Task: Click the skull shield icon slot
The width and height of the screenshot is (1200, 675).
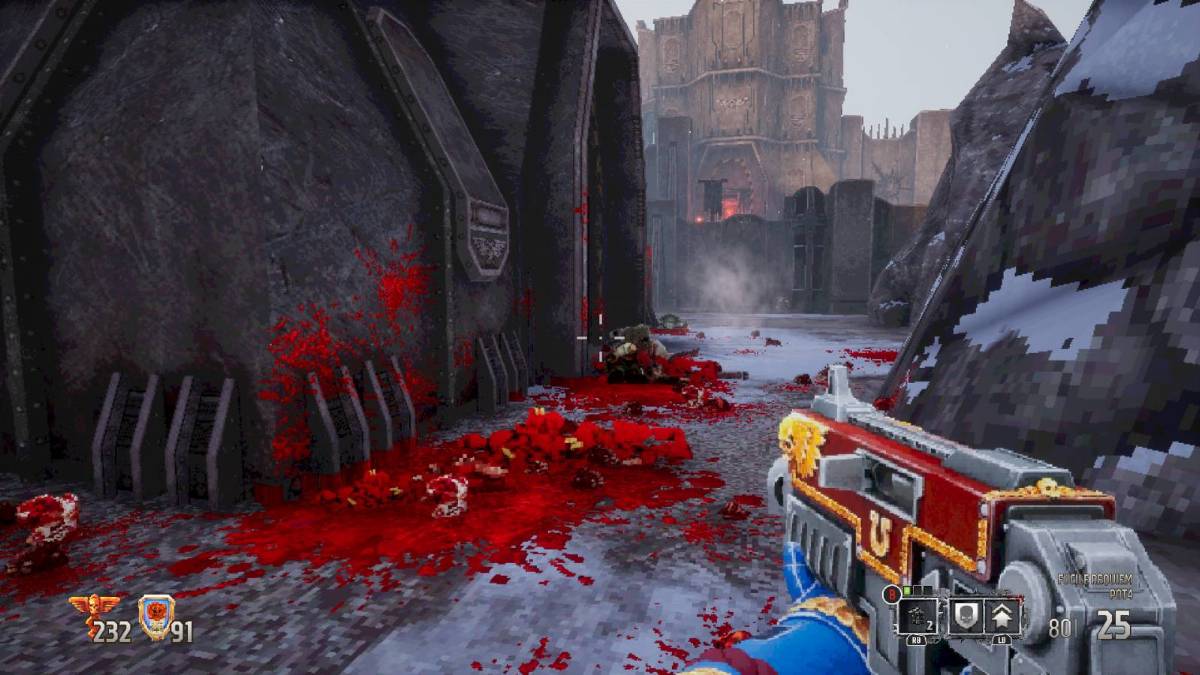Action: point(964,615)
